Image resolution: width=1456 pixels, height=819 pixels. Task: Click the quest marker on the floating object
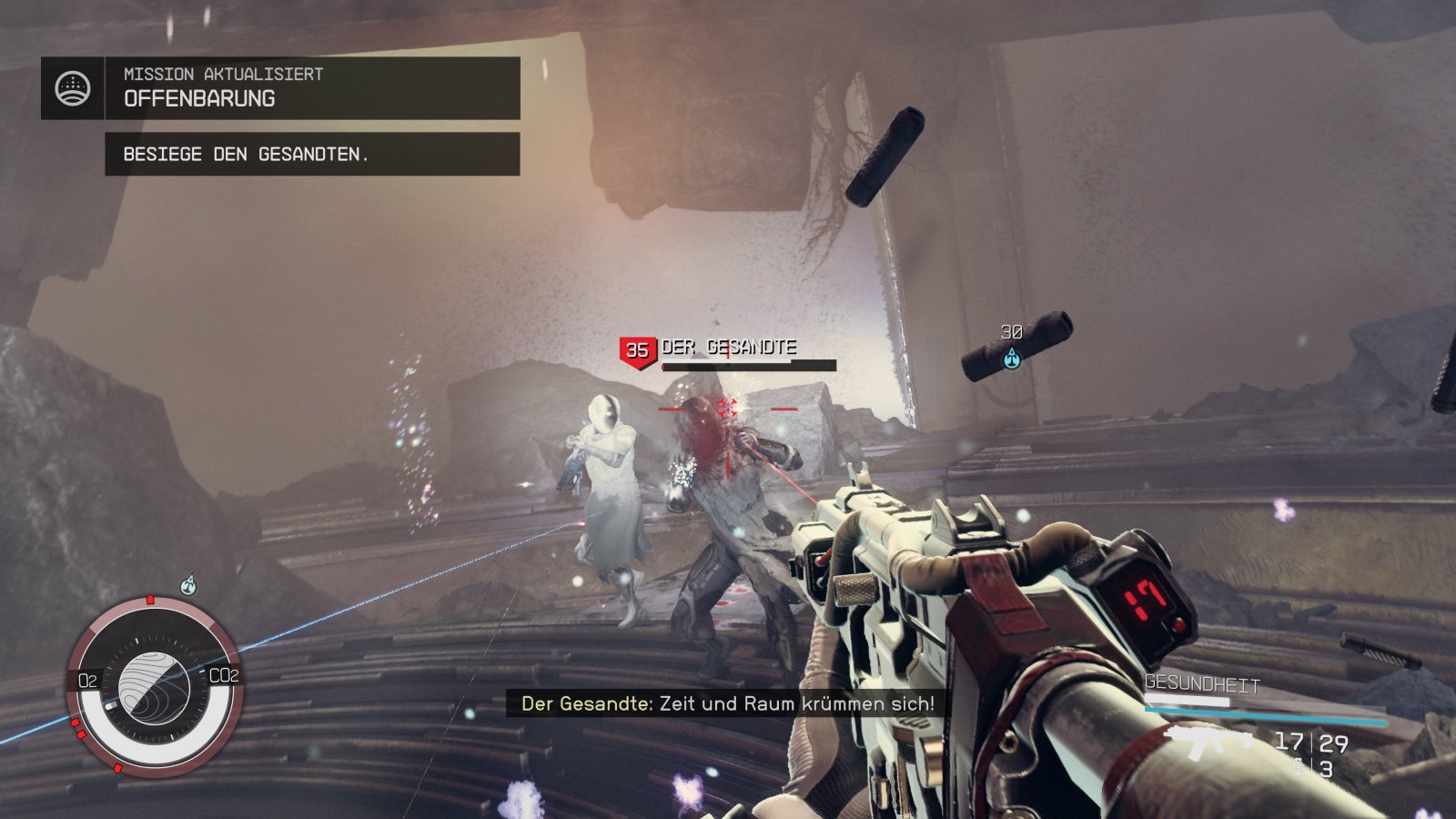click(1011, 359)
